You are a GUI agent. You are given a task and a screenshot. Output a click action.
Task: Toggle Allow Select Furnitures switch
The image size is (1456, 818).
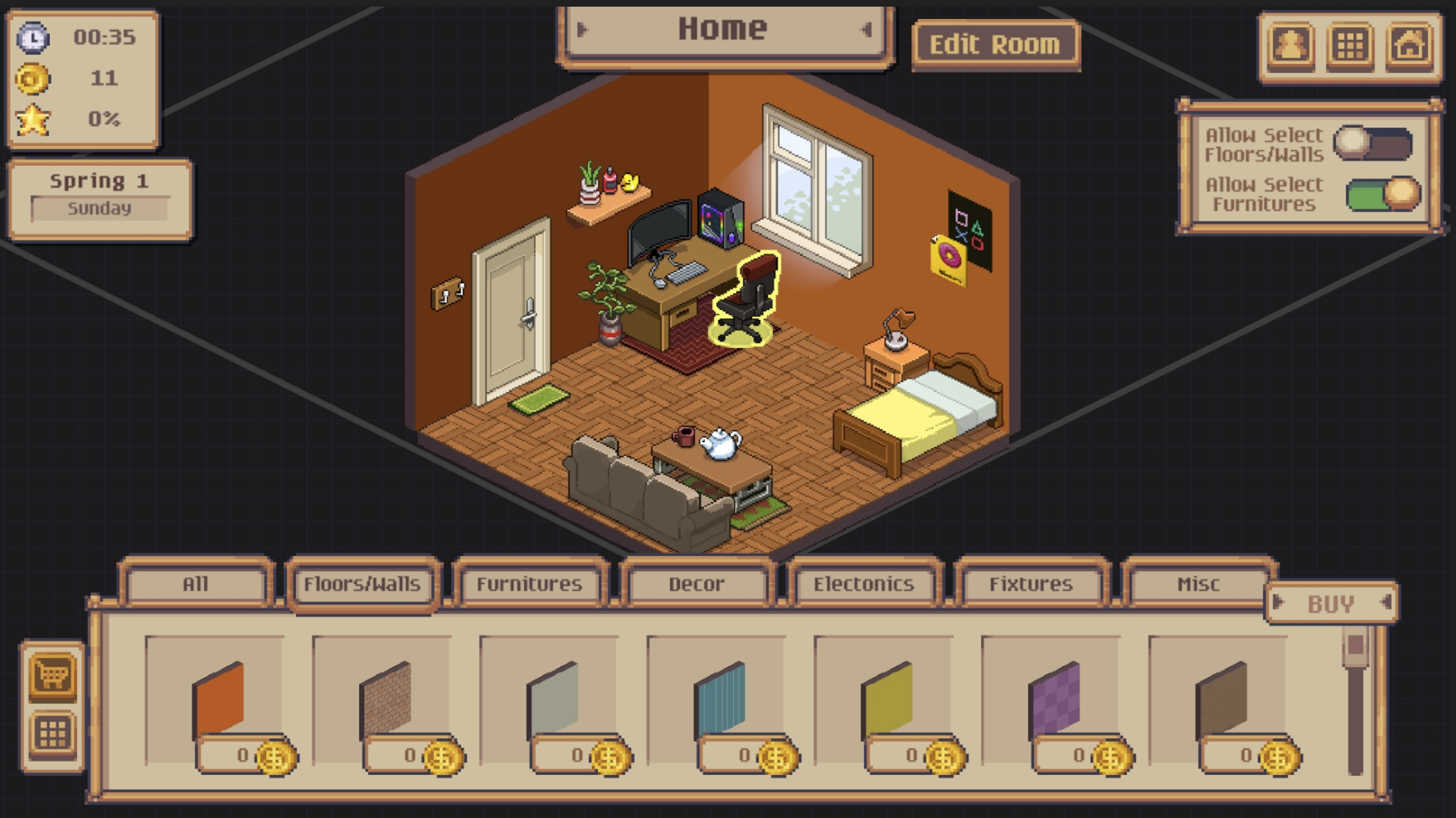click(1383, 194)
